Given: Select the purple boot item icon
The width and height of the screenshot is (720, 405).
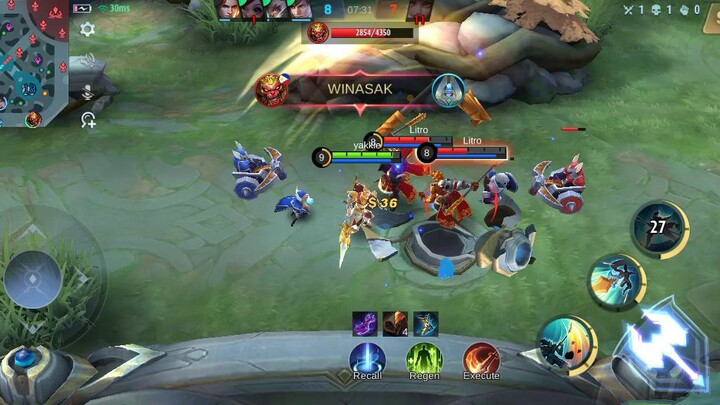Looking at the screenshot, I should pyautogui.click(x=364, y=323).
